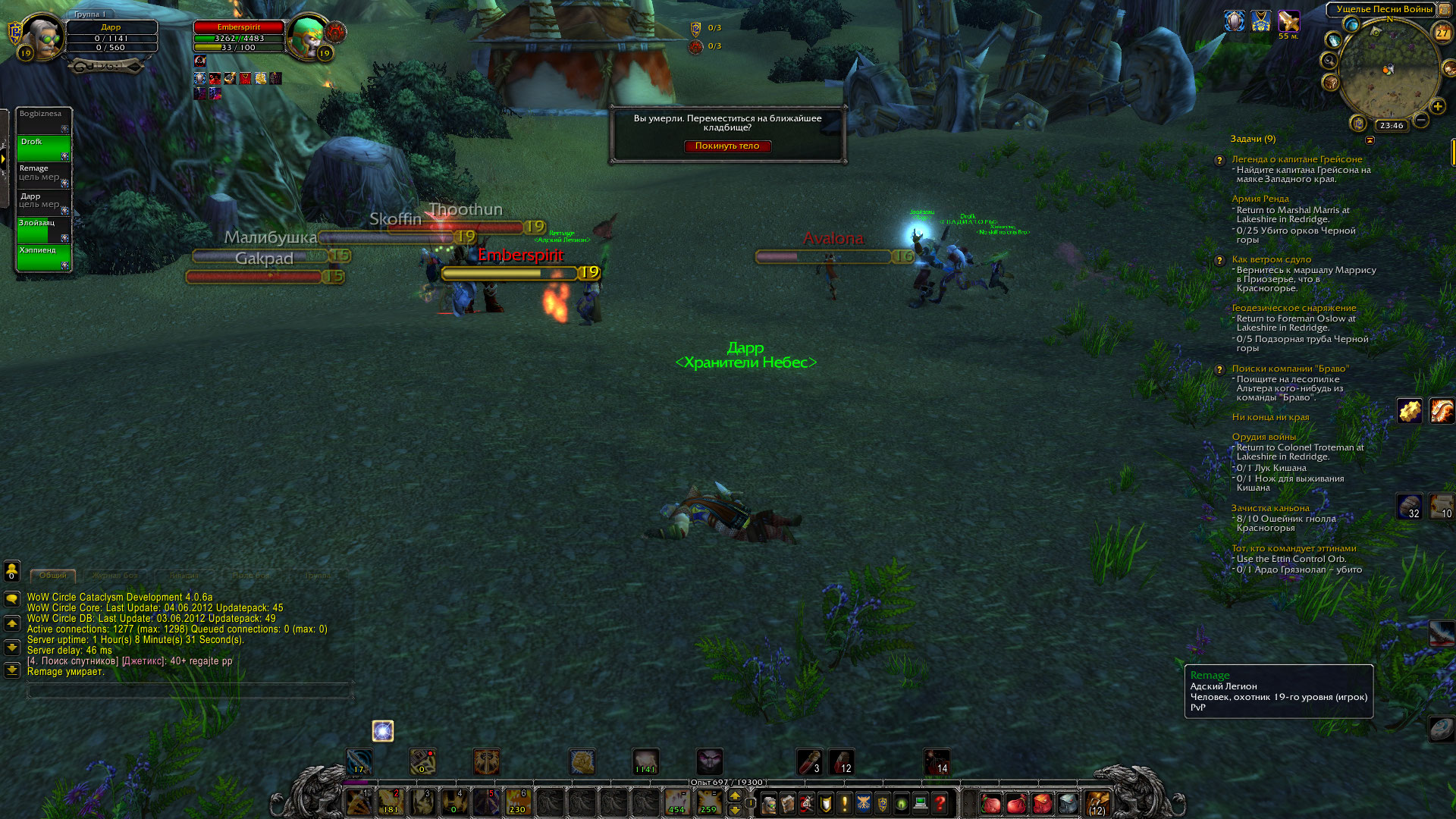This screenshot has width=1456, height=819.
Task: Switch to the Общий chat tab
Action: [52, 576]
